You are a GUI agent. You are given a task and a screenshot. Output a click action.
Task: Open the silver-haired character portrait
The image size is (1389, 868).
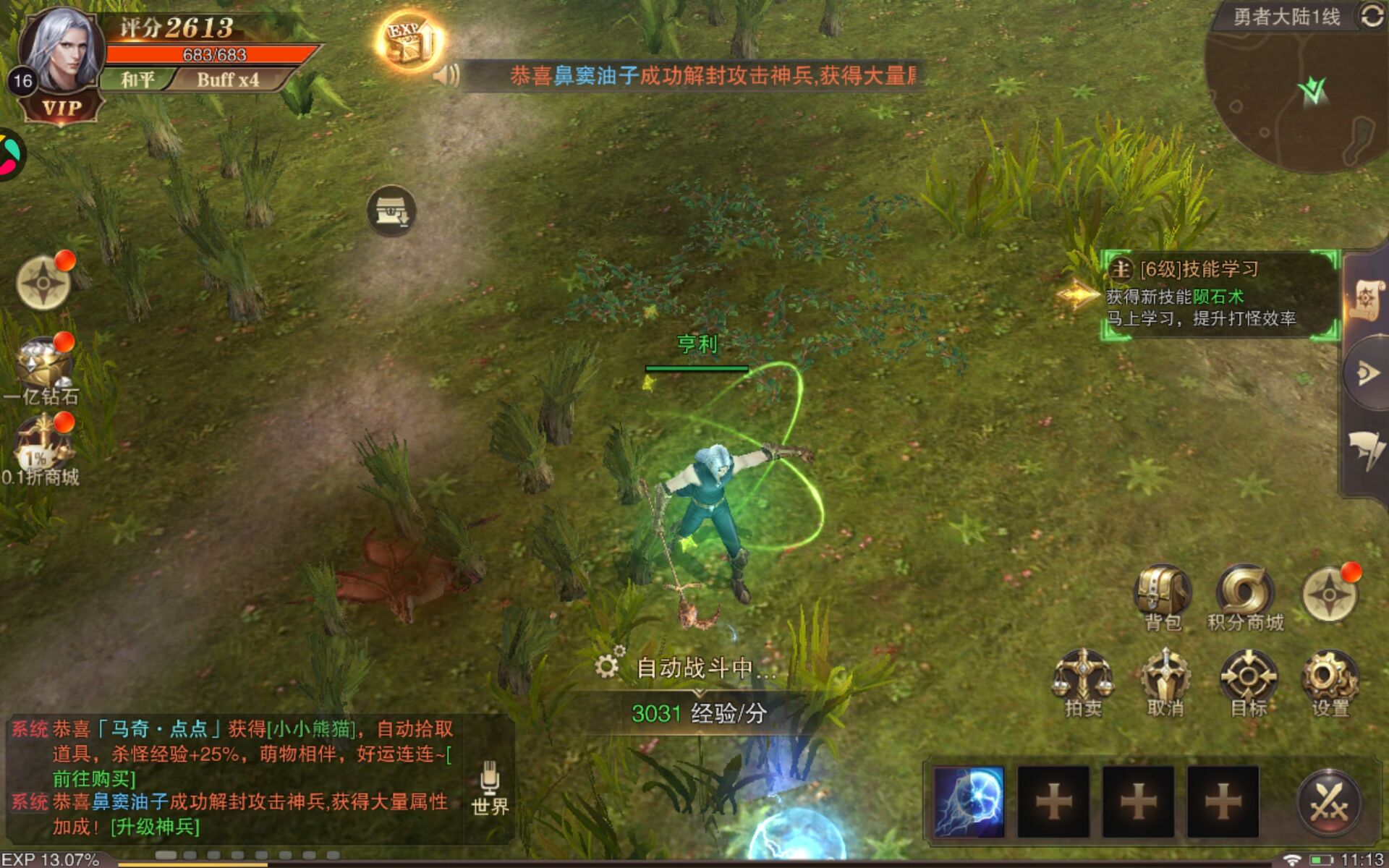(61, 49)
